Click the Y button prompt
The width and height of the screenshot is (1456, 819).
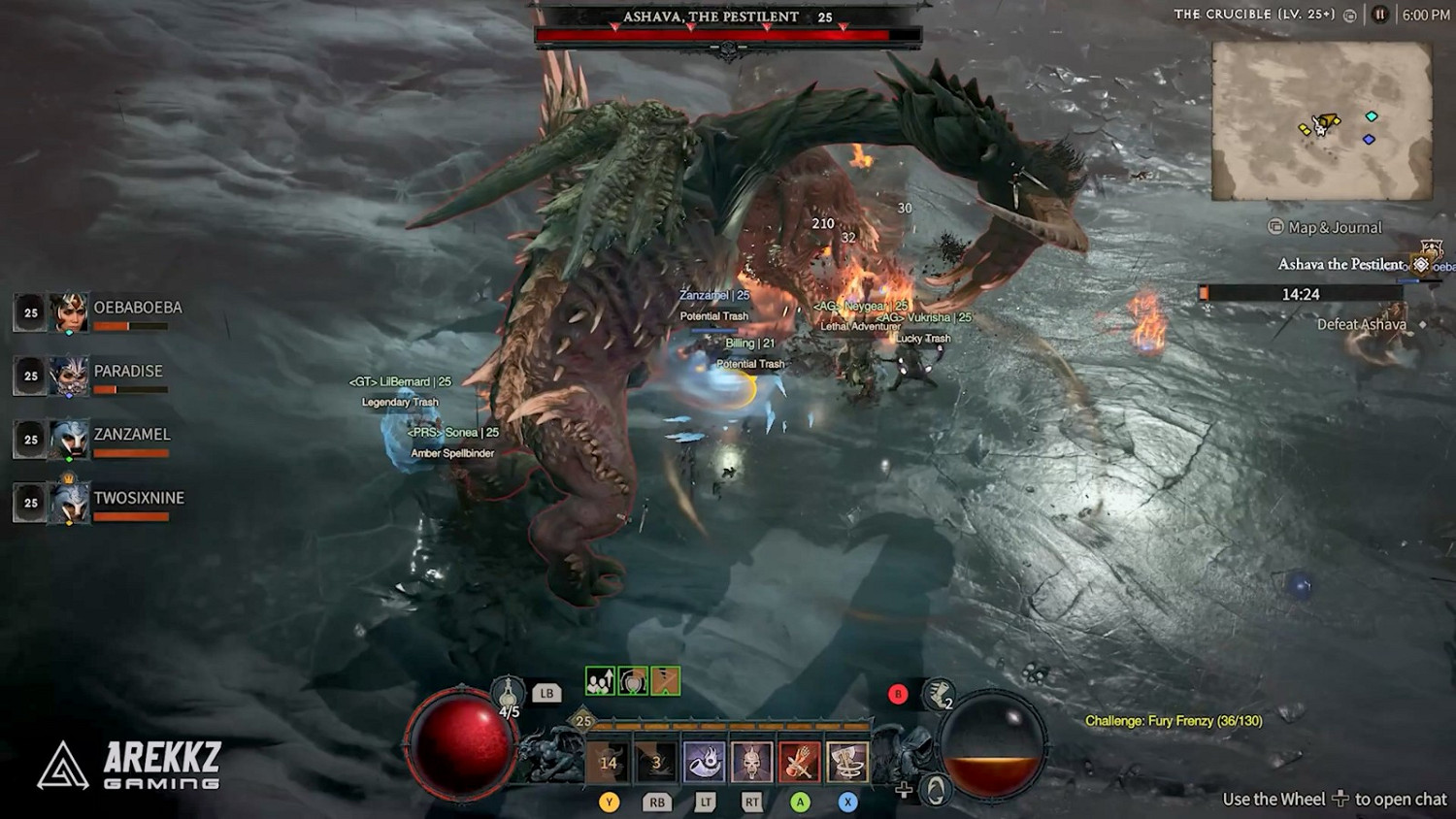[609, 803]
